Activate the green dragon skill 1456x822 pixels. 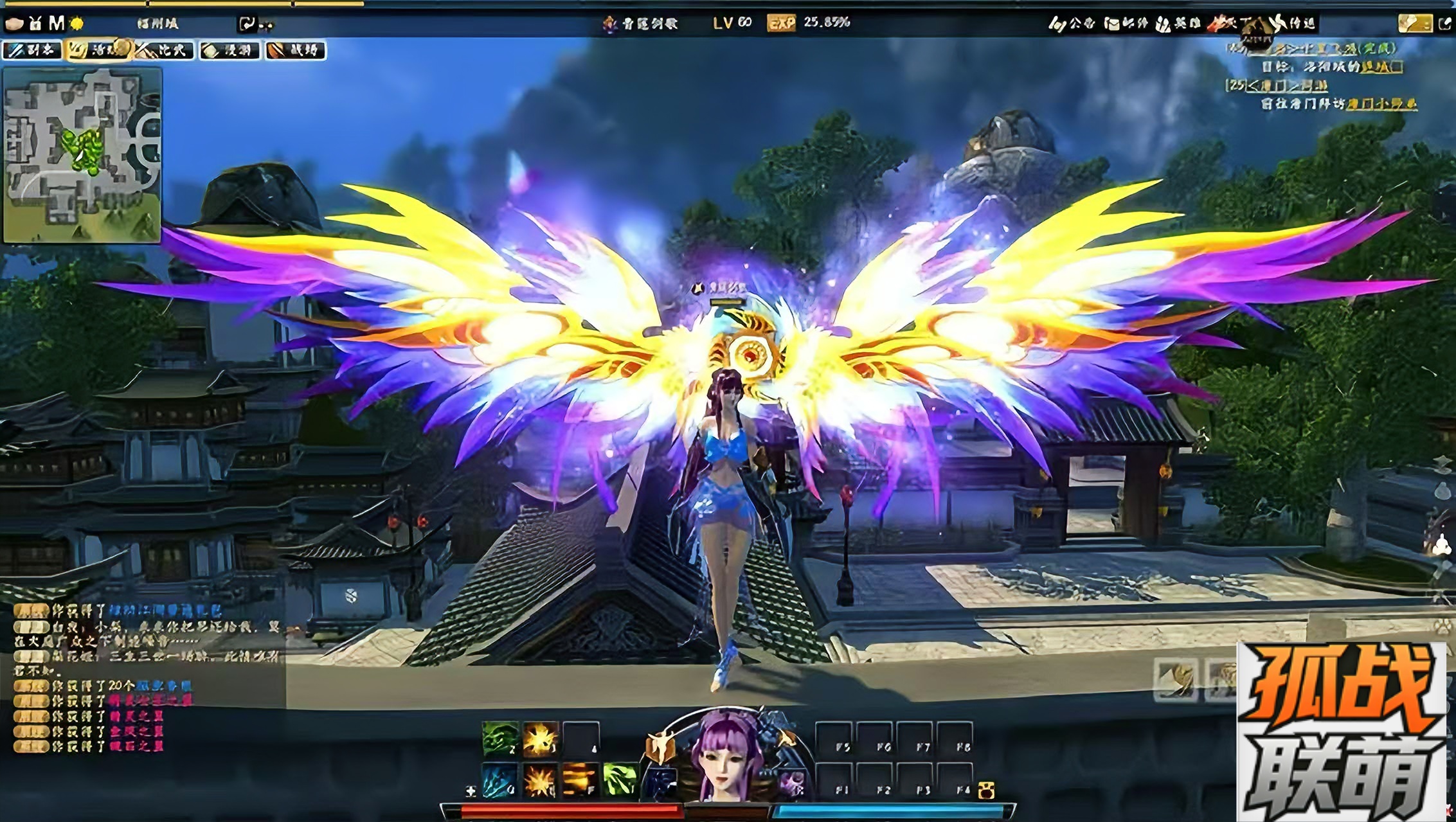pos(499,738)
